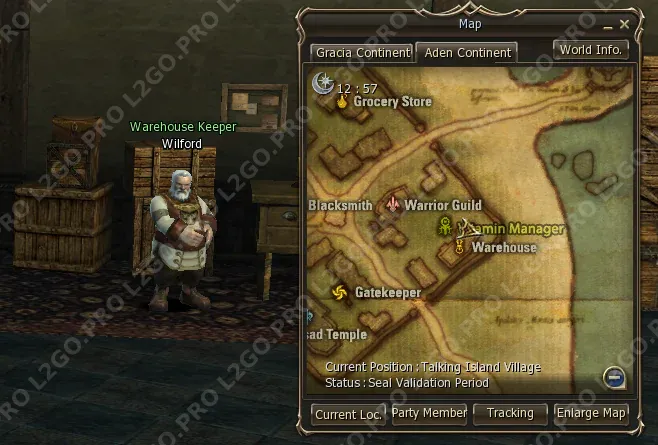The width and height of the screenshot is (658, 445).
Task: Select the Grocery Store map marker
Action: pyautogui.click(x=343, y=101)
